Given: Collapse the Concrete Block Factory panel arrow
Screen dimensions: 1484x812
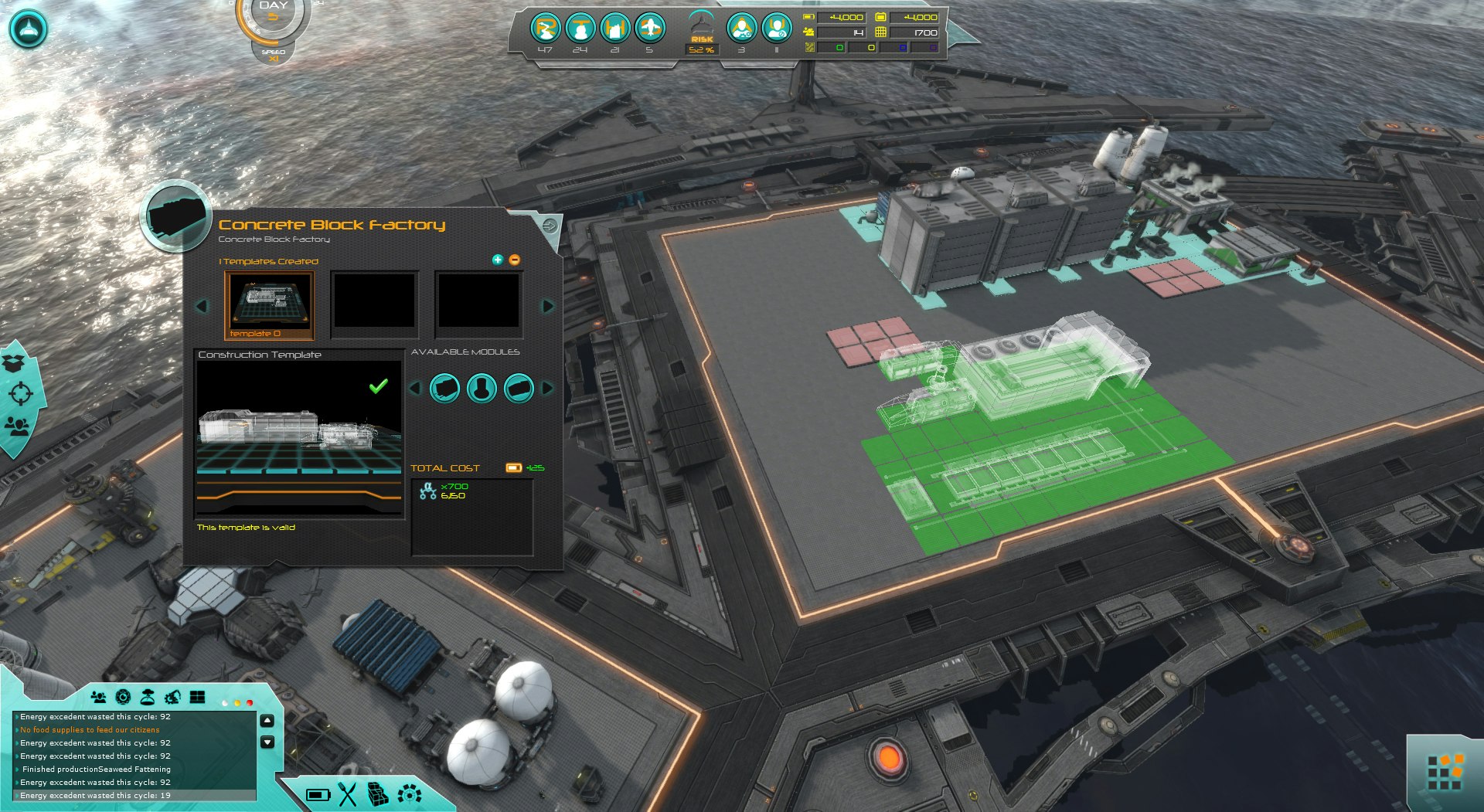Looking at the screenshot, I should (x=550, y=226).
